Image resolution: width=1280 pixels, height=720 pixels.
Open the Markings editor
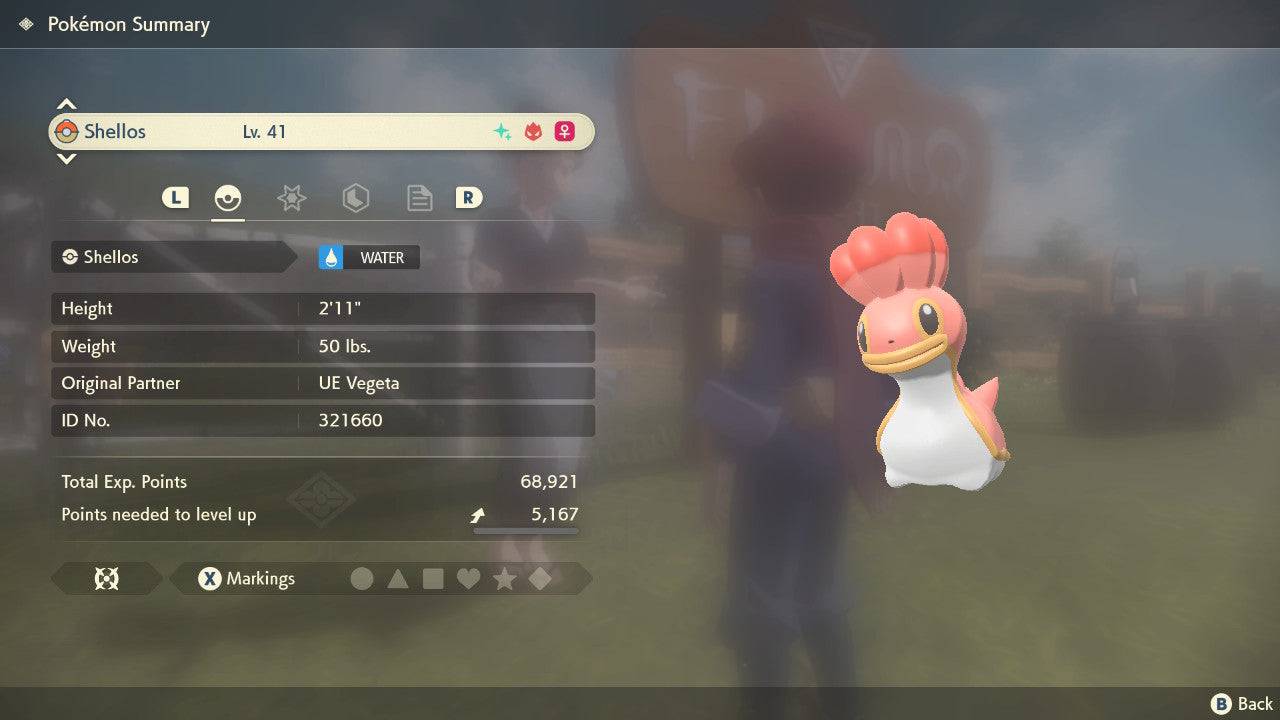[x=246, y=578]
